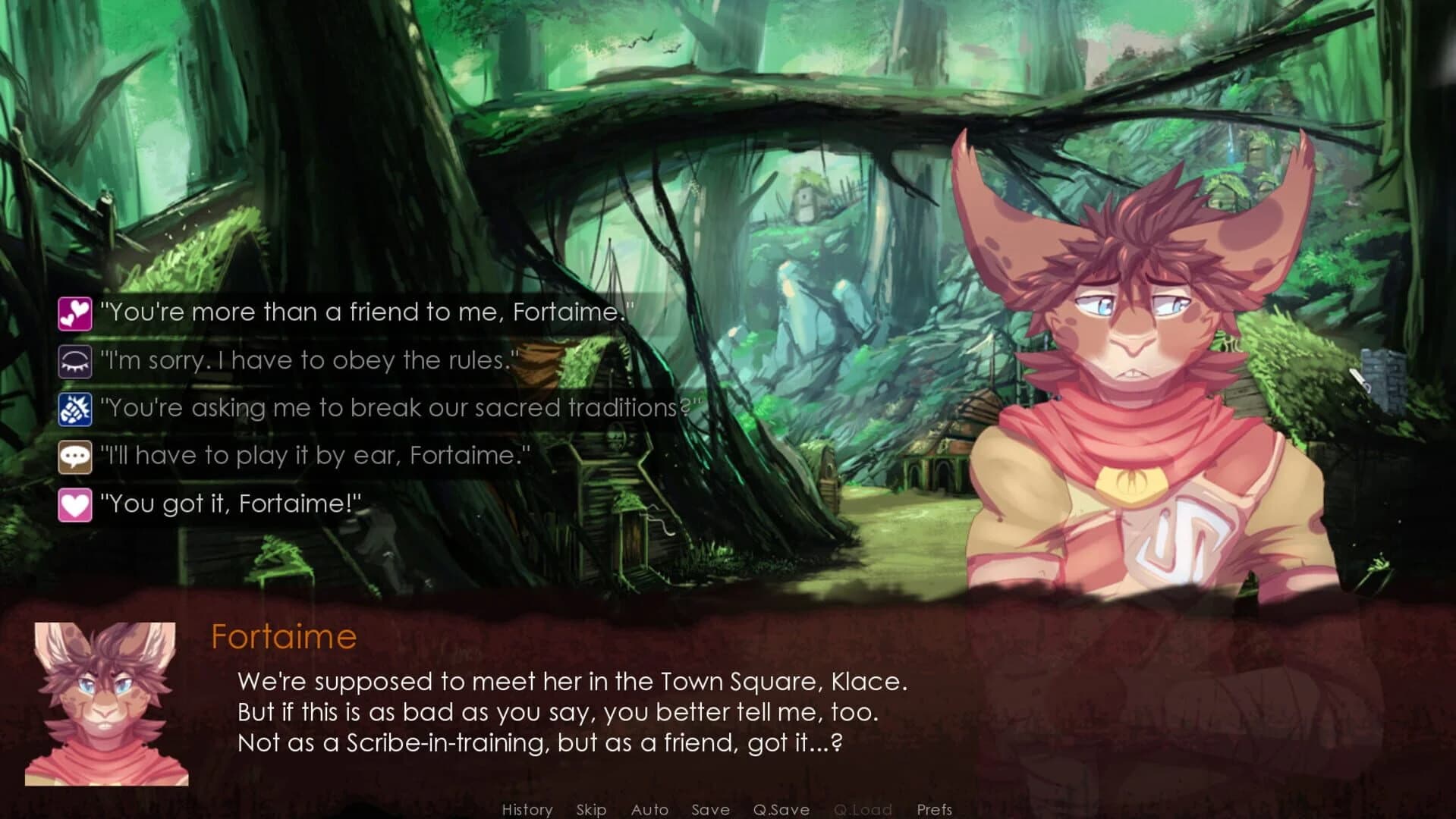Open the dialogue History
1456x819 pixels.
pyautogui.click(x=529, y=809)
